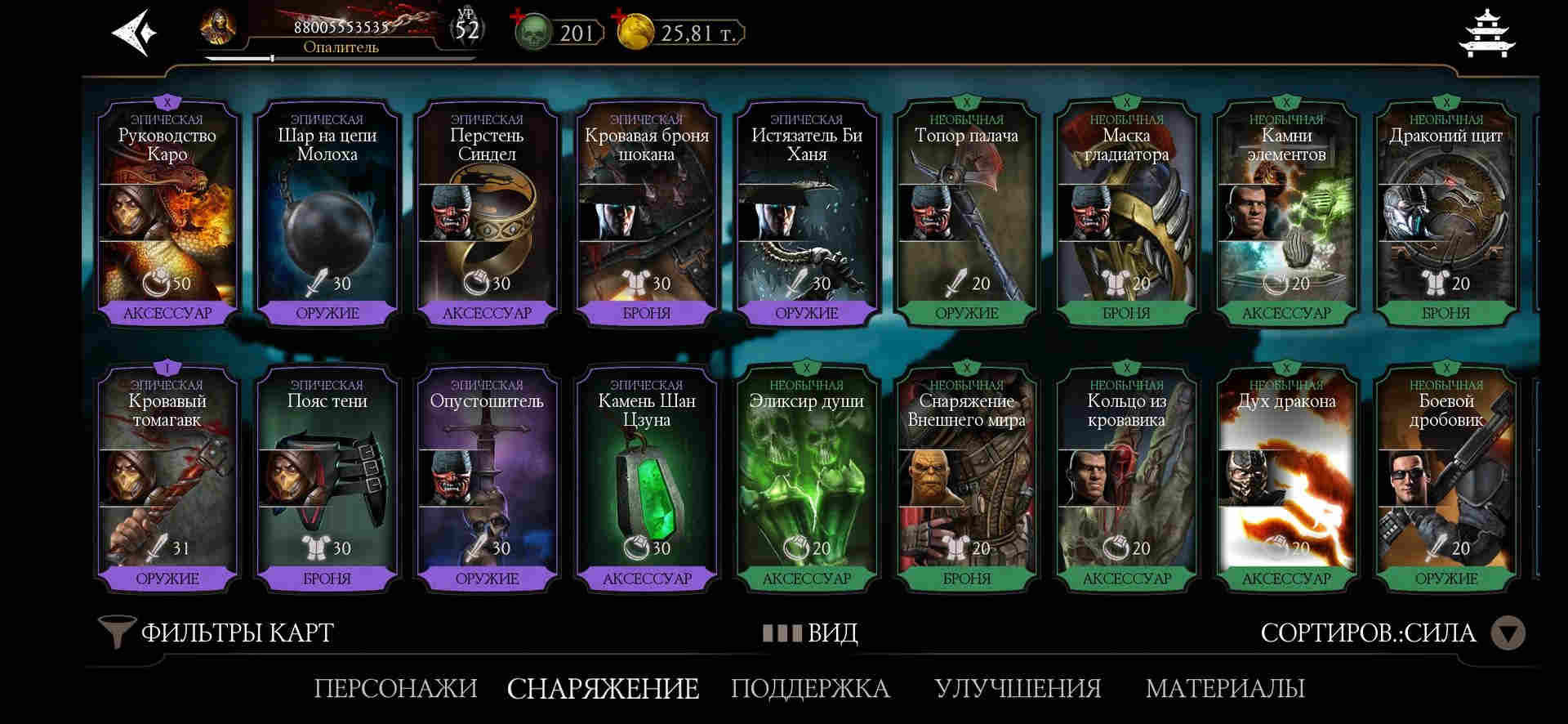Add more souls currency
Screen dimensions: 1568x724
point(517,17)
